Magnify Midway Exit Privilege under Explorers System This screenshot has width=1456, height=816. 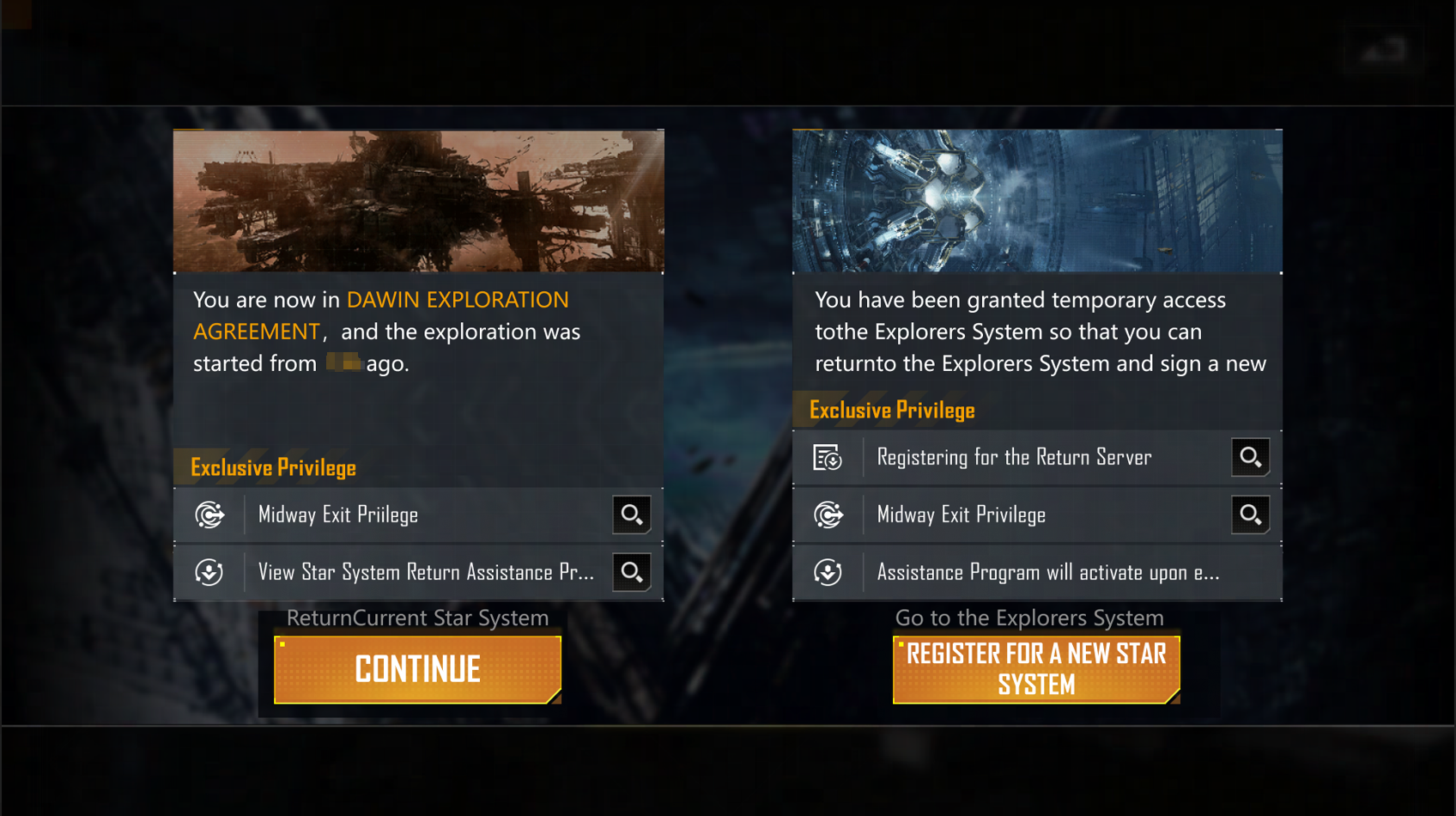click(1250, 515)
